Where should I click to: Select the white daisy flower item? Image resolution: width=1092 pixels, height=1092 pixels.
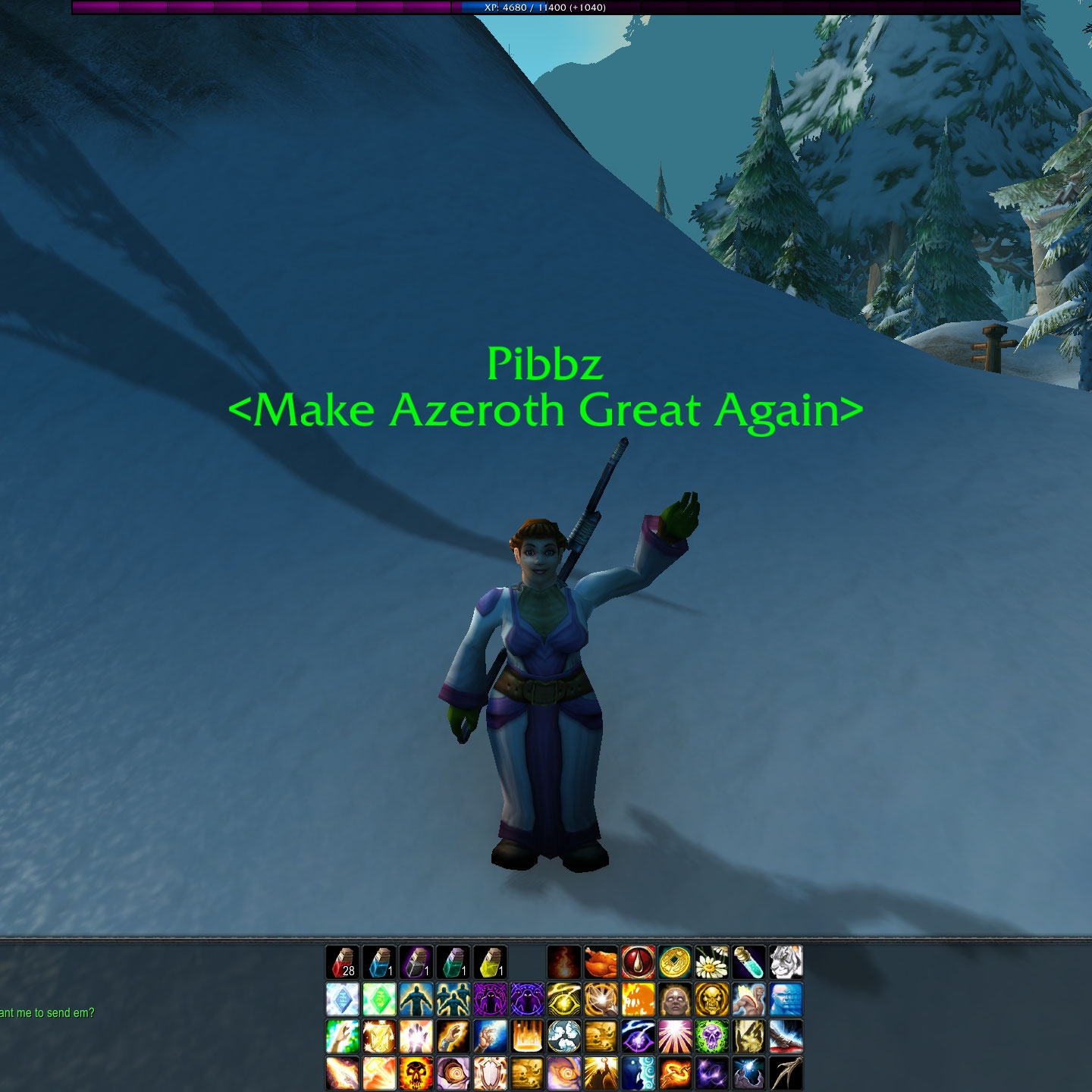click(x=711, y=962)
